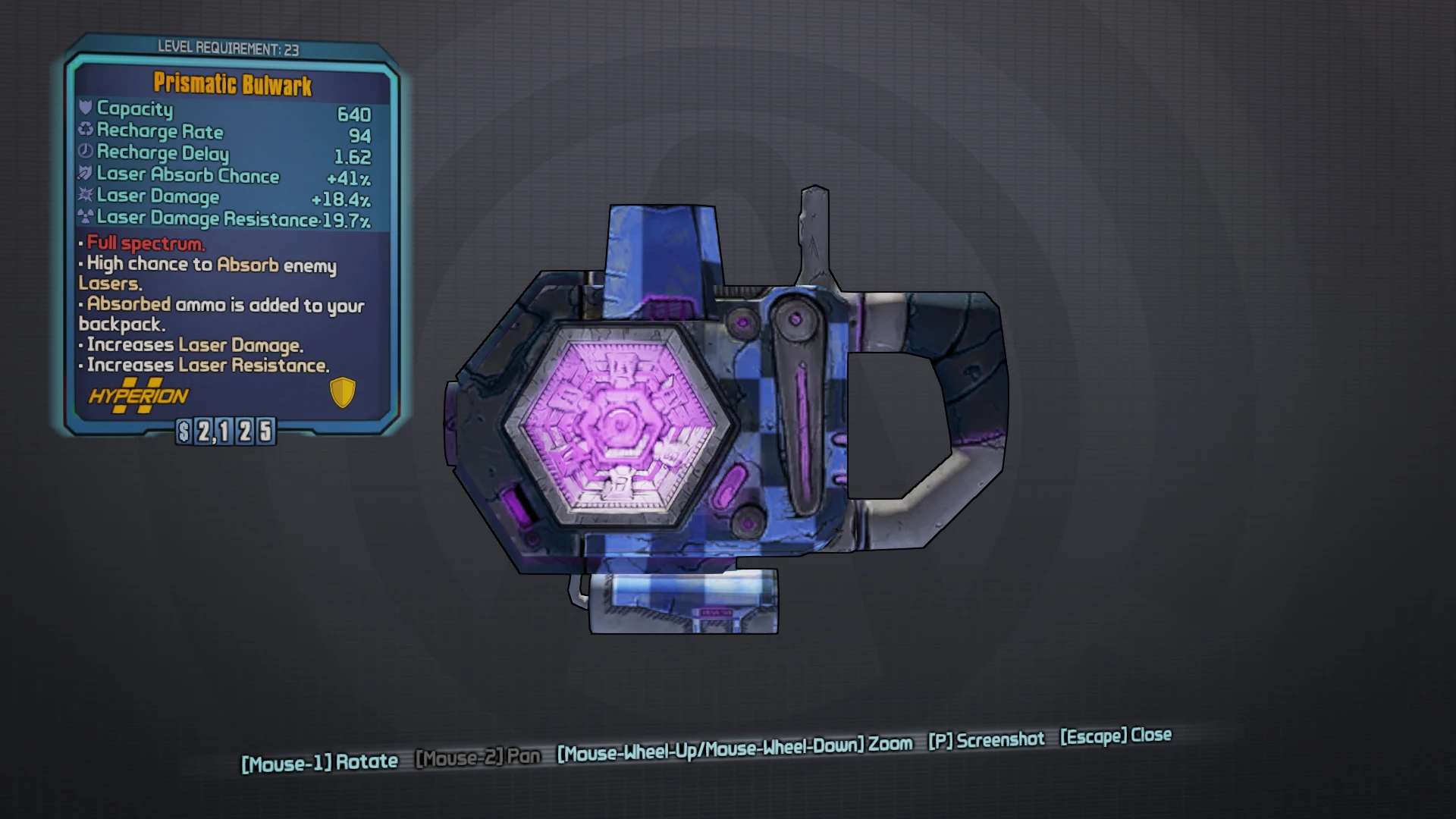Click the Capacity shield icon
The image size is (1456, 819).
pyautogui.click(x=86, y=109)
